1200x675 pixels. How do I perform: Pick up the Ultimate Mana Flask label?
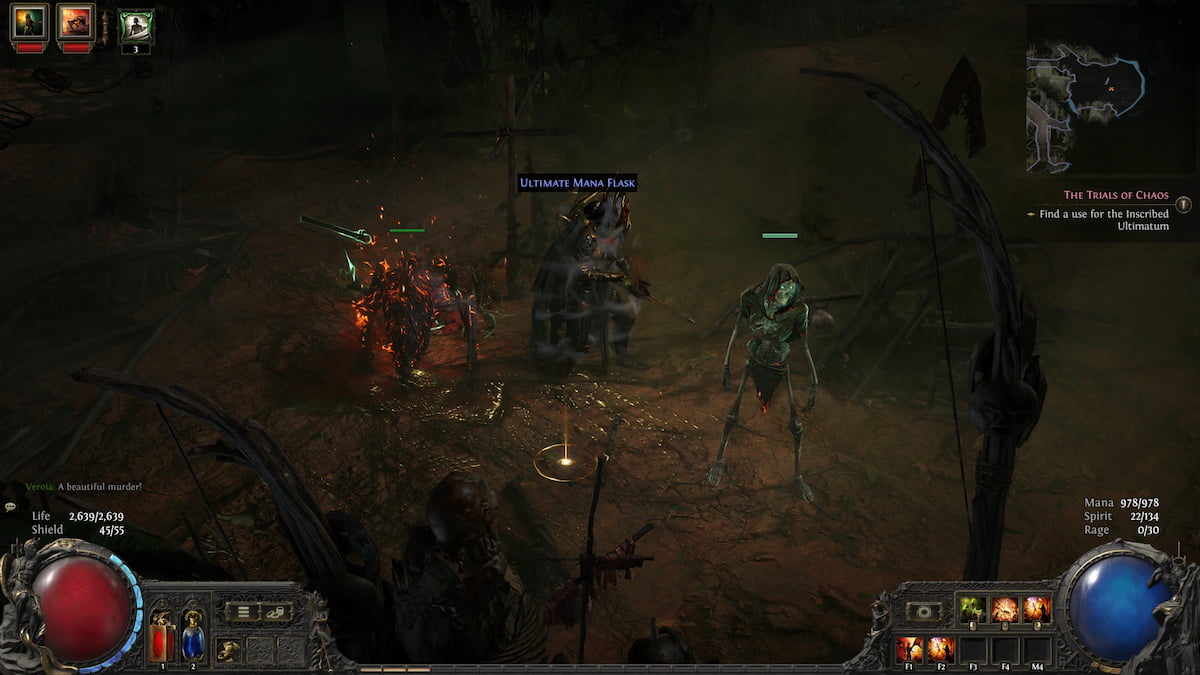[x=577, y=183]
